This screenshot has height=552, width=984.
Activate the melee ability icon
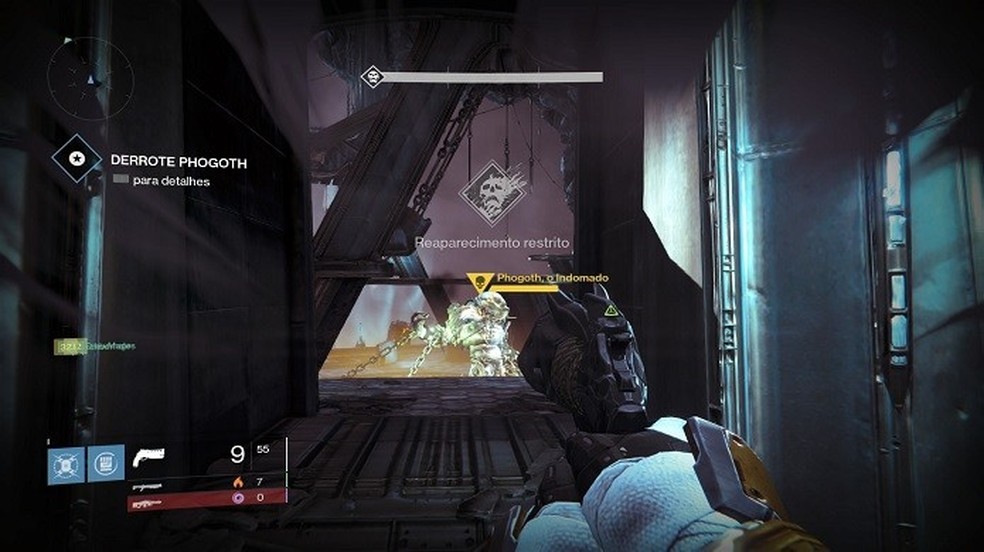(104, 462)
